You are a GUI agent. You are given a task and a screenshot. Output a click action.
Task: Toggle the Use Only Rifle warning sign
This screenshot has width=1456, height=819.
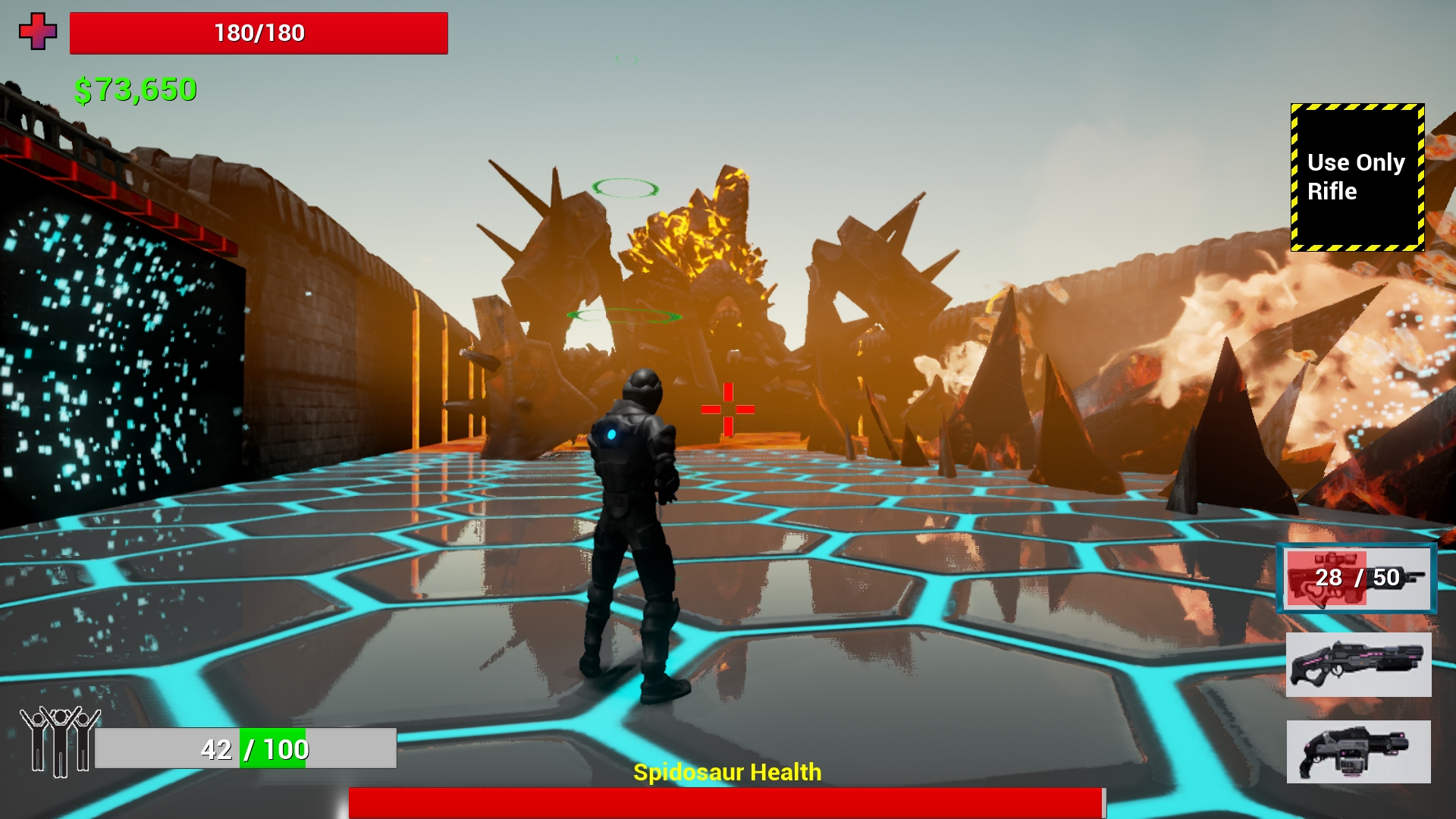pyautogui.click(x=1357, y=178)
